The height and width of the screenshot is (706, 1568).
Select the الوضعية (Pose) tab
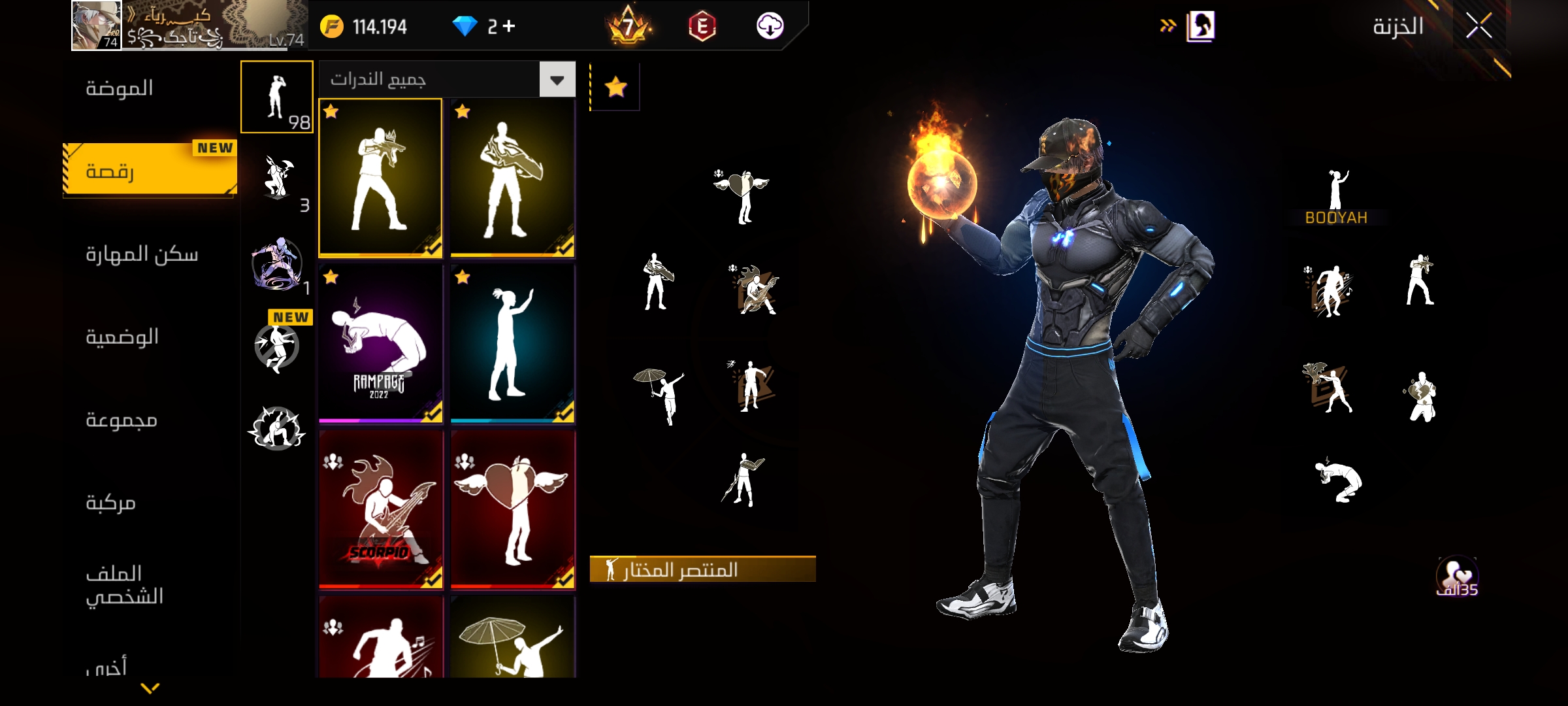tap(122, 337)
